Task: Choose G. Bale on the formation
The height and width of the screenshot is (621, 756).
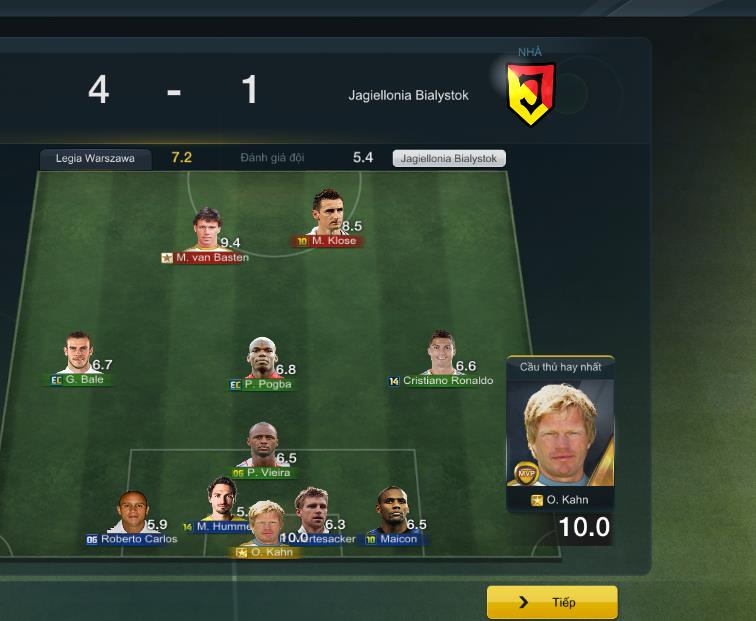Action: click(76, 355)
